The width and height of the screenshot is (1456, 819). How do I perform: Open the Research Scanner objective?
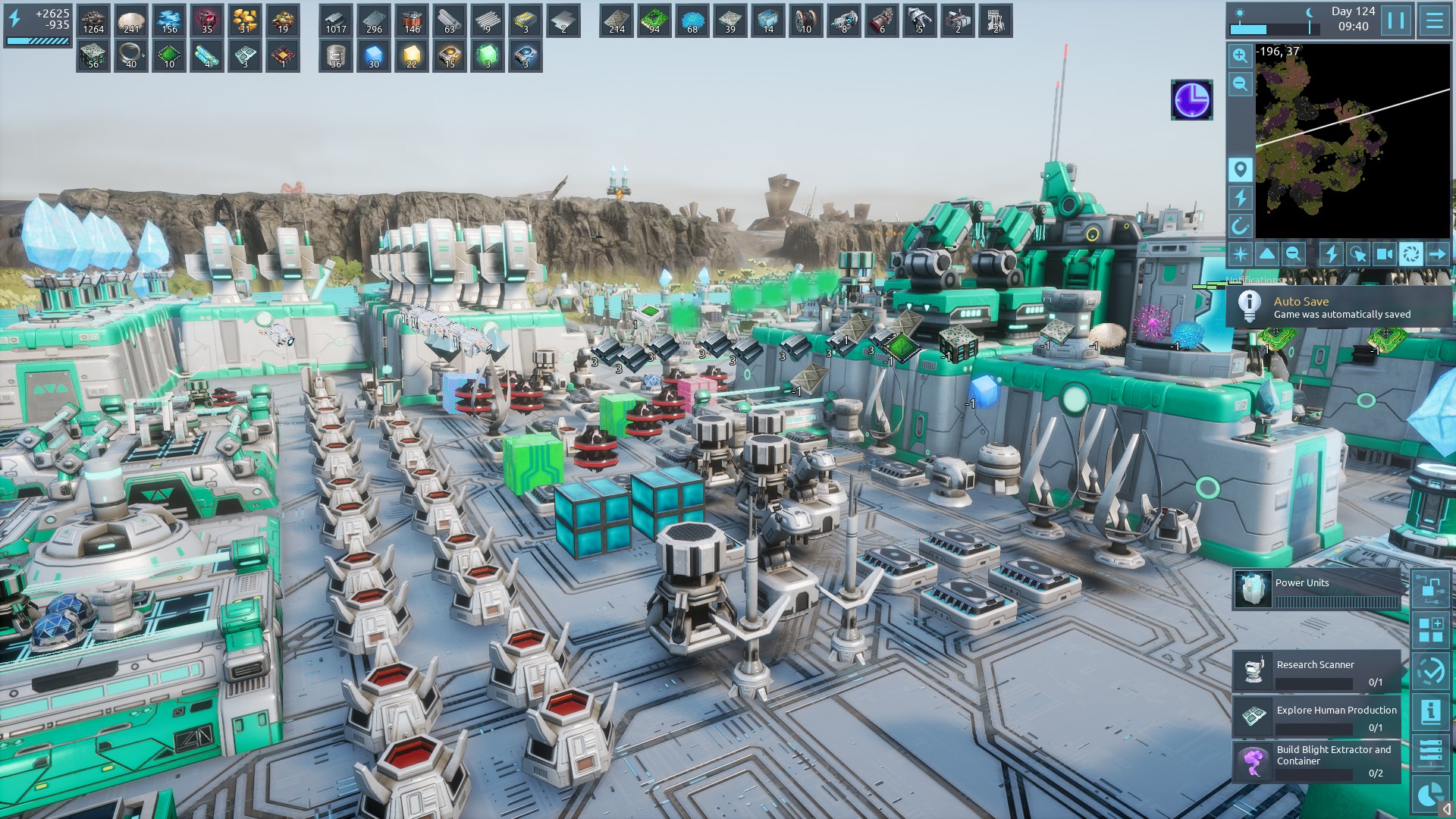pos(1316,672)
